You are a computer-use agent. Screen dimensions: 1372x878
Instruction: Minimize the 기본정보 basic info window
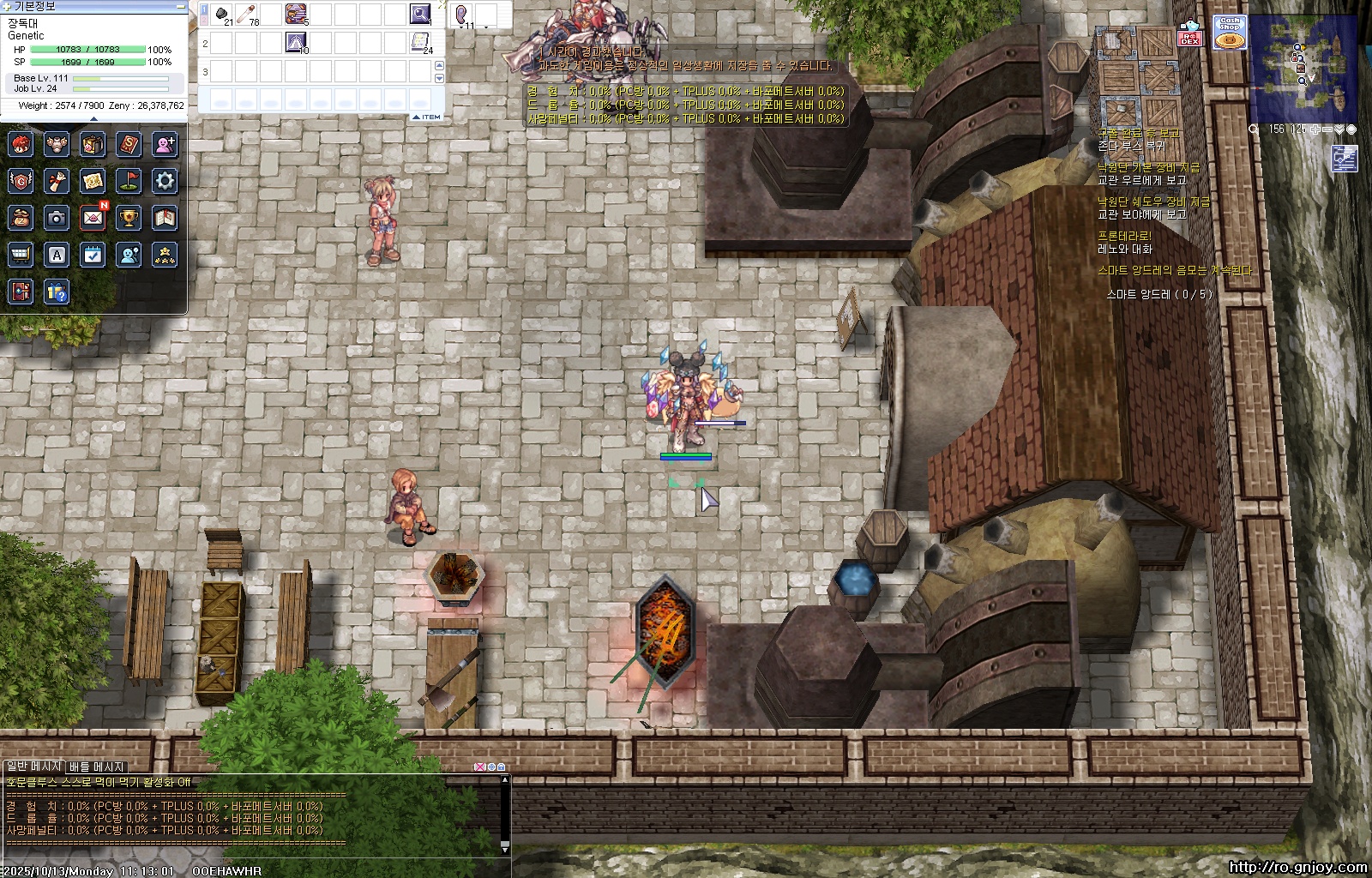180,6
